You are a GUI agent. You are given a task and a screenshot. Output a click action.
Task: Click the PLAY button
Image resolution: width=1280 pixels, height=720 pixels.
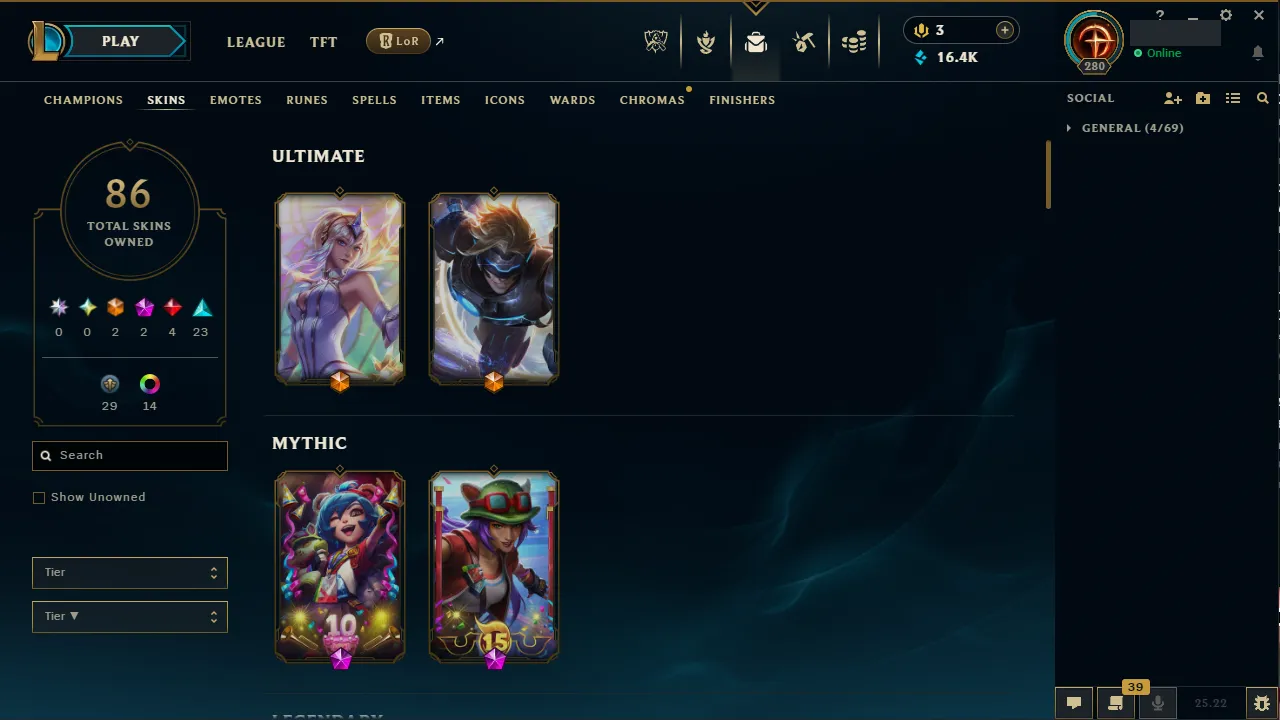(120, 41)
